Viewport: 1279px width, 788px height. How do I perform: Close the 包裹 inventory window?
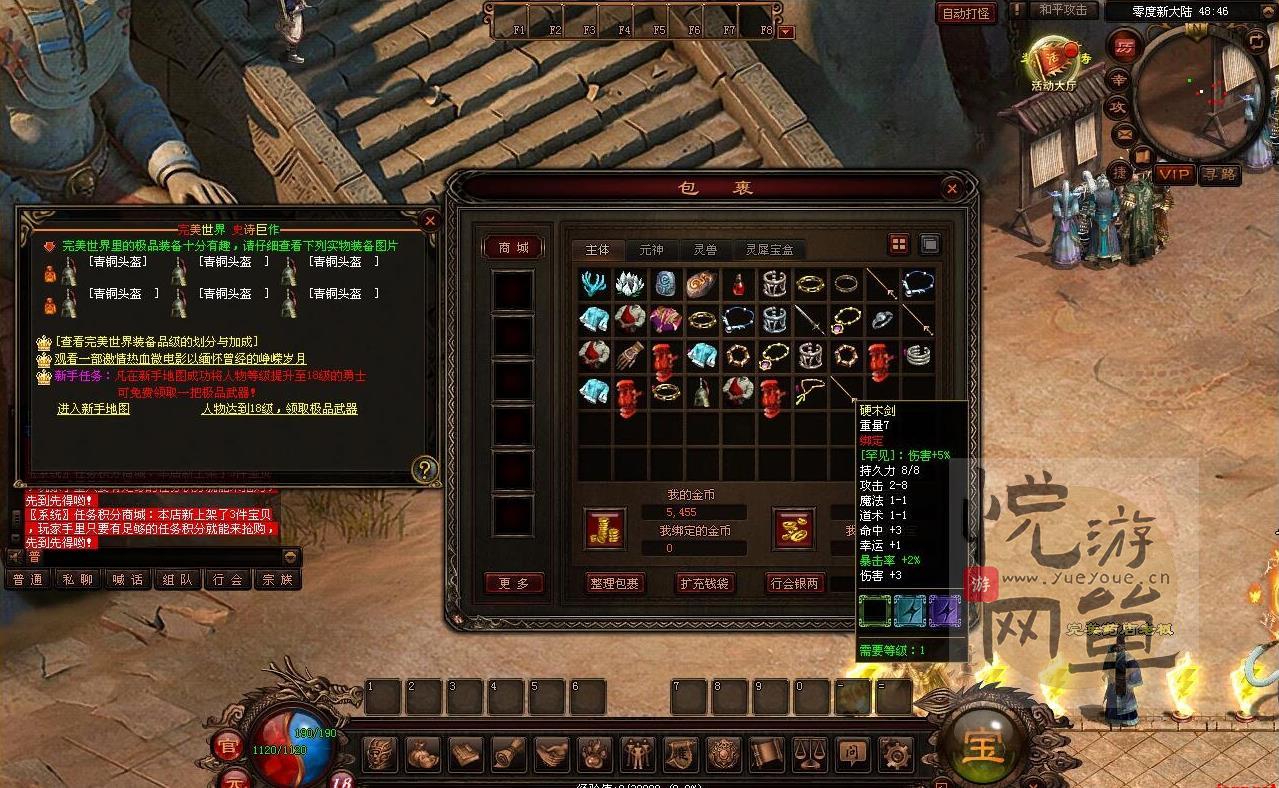(x=952, y=188)
